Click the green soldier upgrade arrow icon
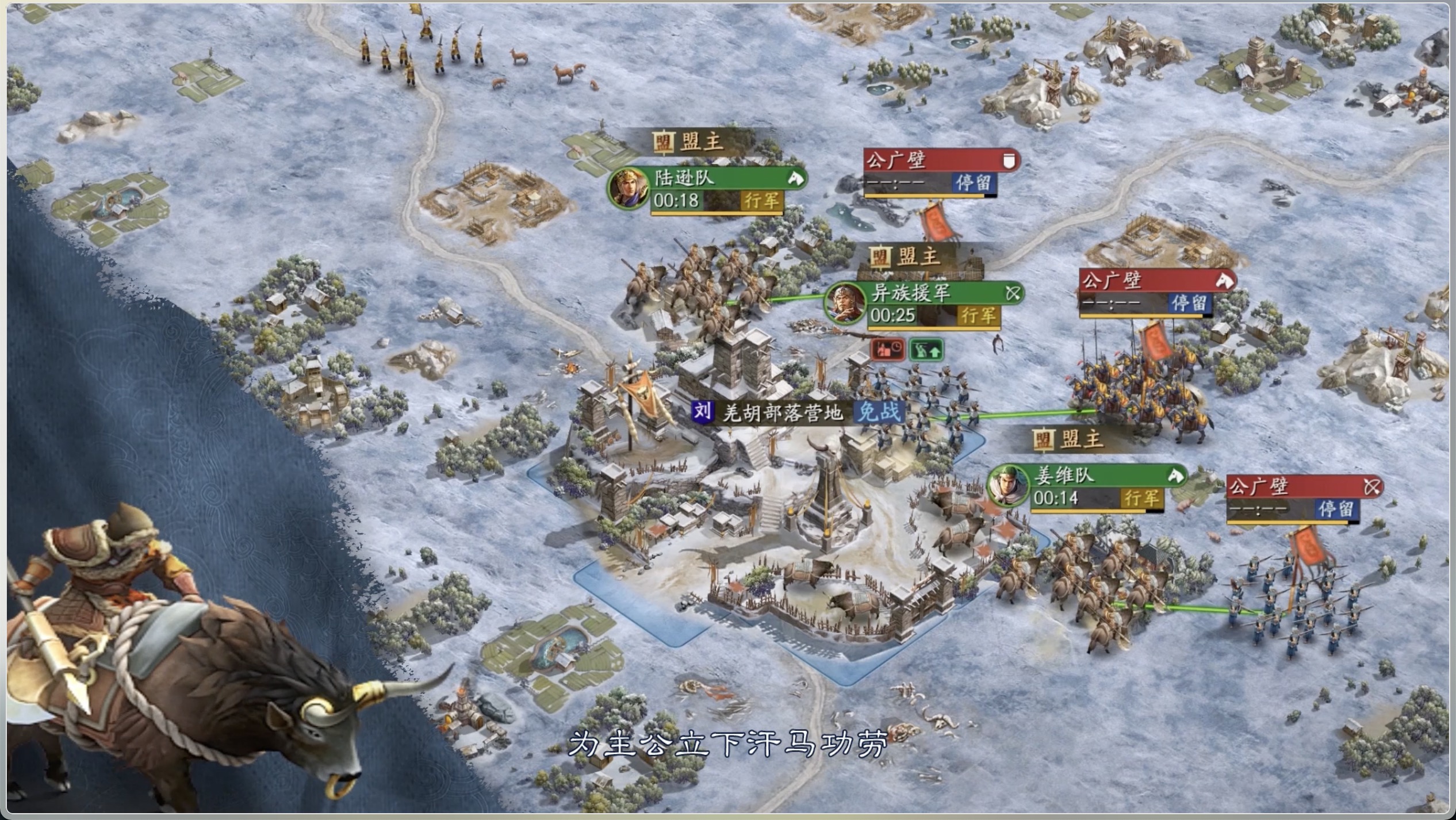This screenshot has height=820, width=1456. click(926, 349)
